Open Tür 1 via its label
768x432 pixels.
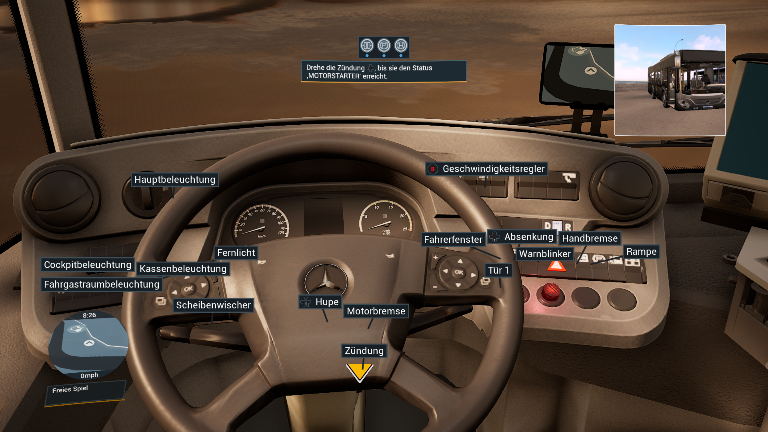pos(498,270)
